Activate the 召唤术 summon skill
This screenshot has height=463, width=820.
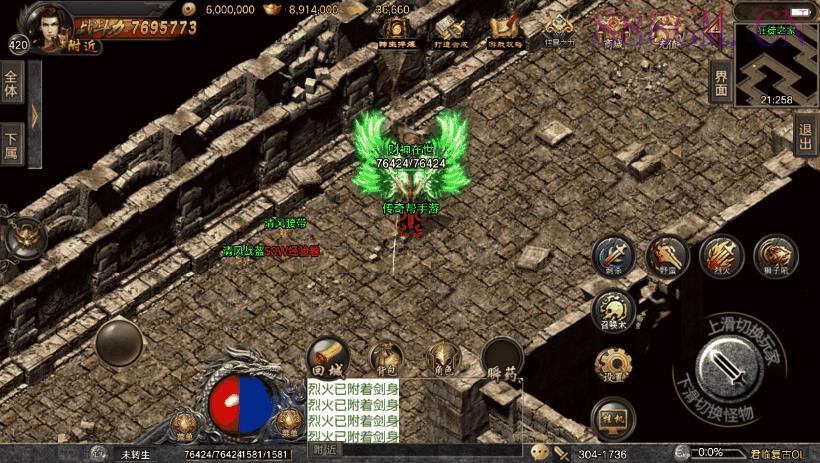pyautogui.click(x=613, y=309)
